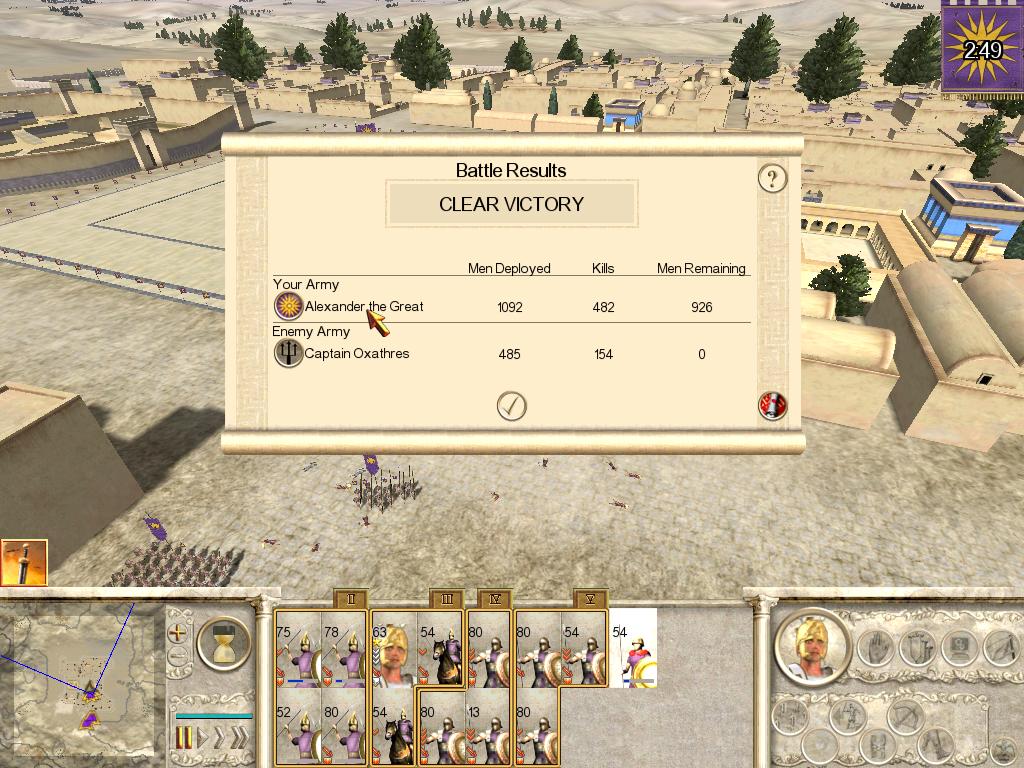The width and height of the screenshot is (1024, 768).
Task: Select Captain Oxathres' trident emblem
Action: pyautogui.click(x=288, y=353)
